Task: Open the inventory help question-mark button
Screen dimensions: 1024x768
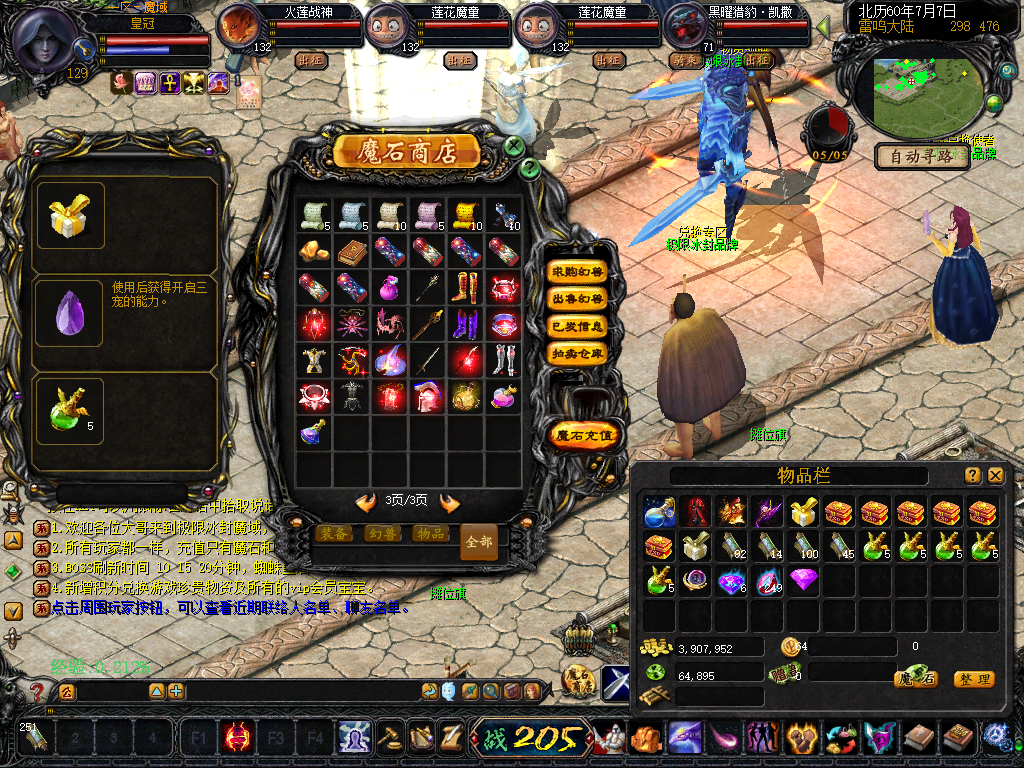Action: tap(972, 476)
